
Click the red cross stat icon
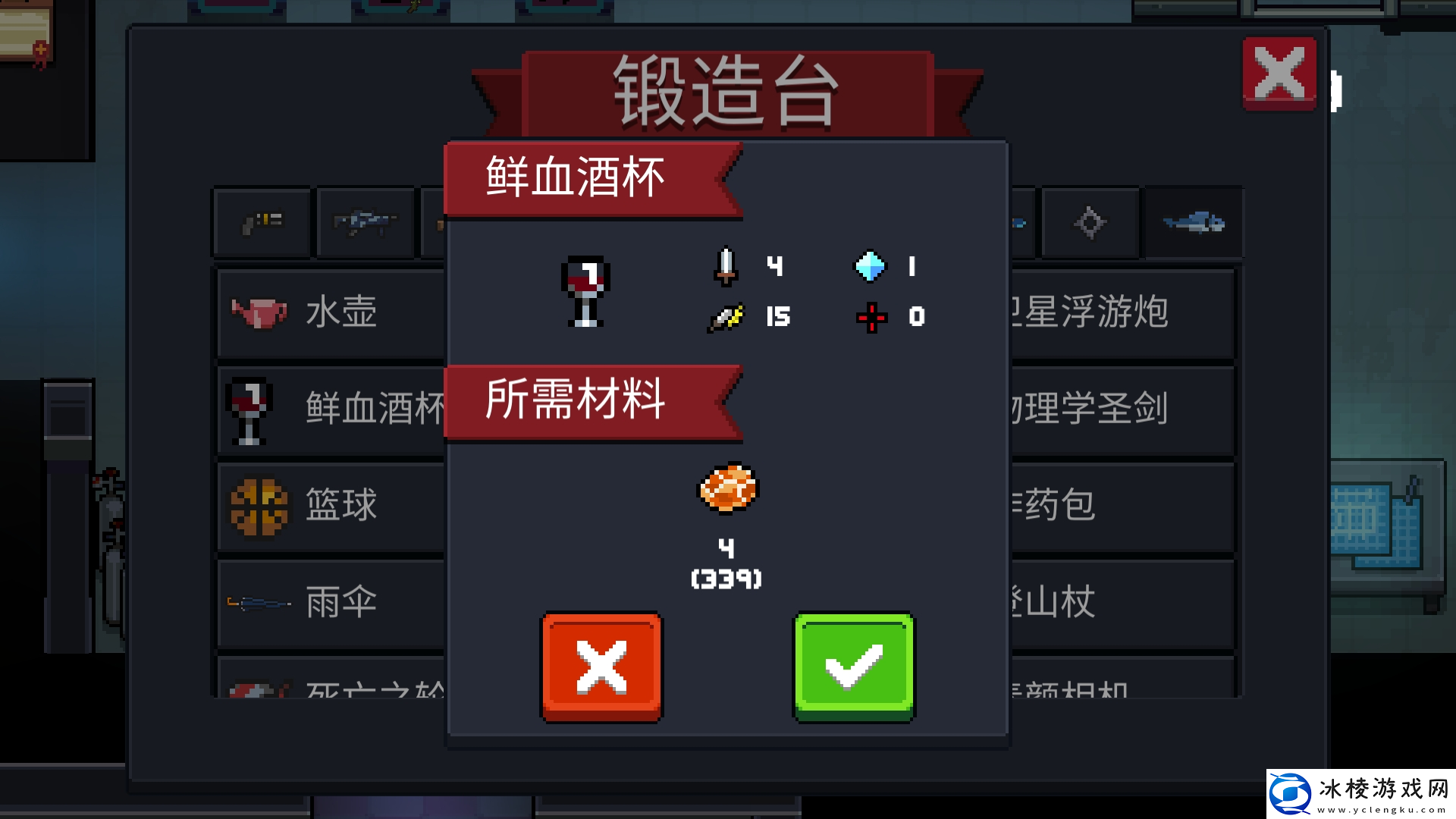pyautogui.click(x=871, y=318)
